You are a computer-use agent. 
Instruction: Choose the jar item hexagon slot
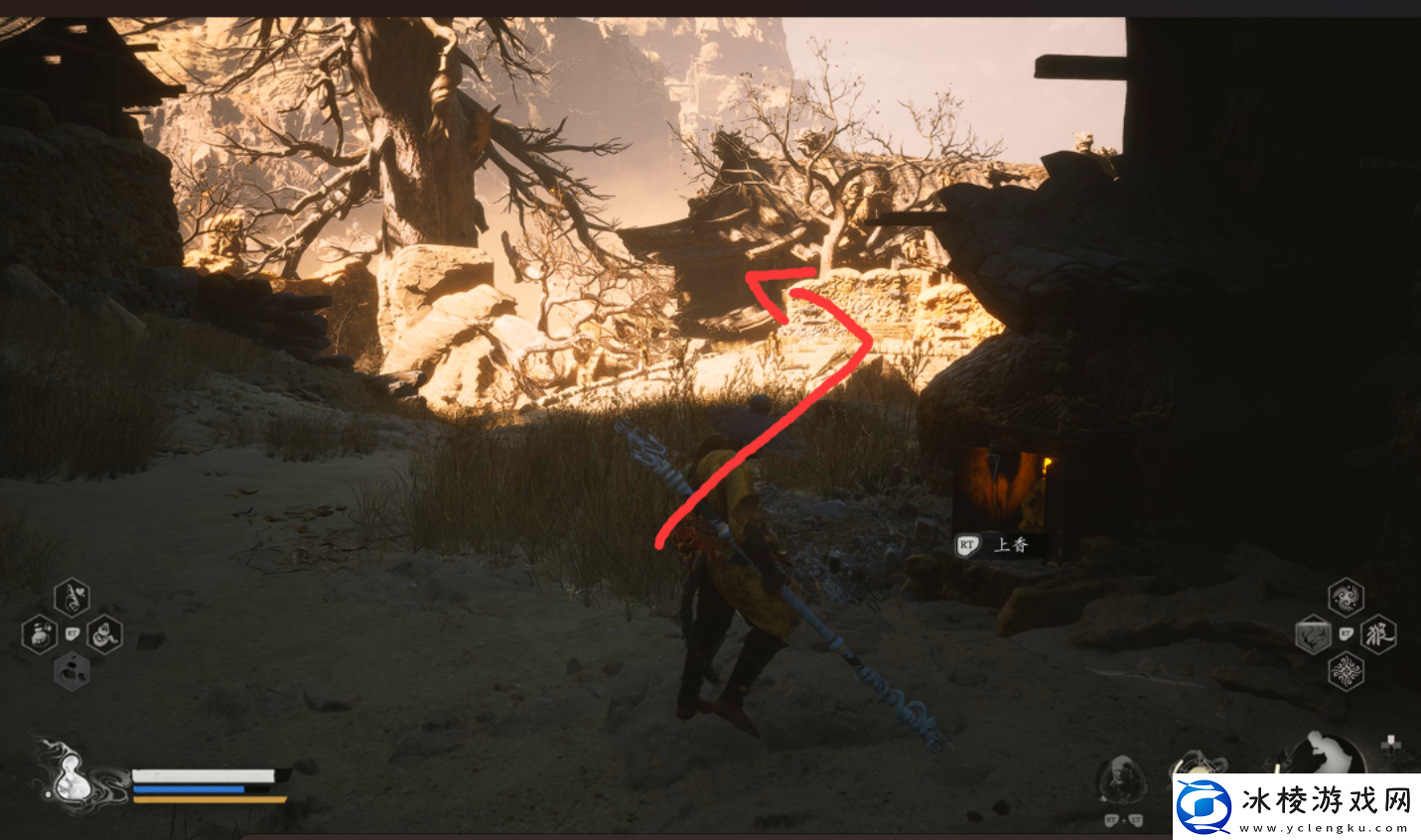click(39, 633)
